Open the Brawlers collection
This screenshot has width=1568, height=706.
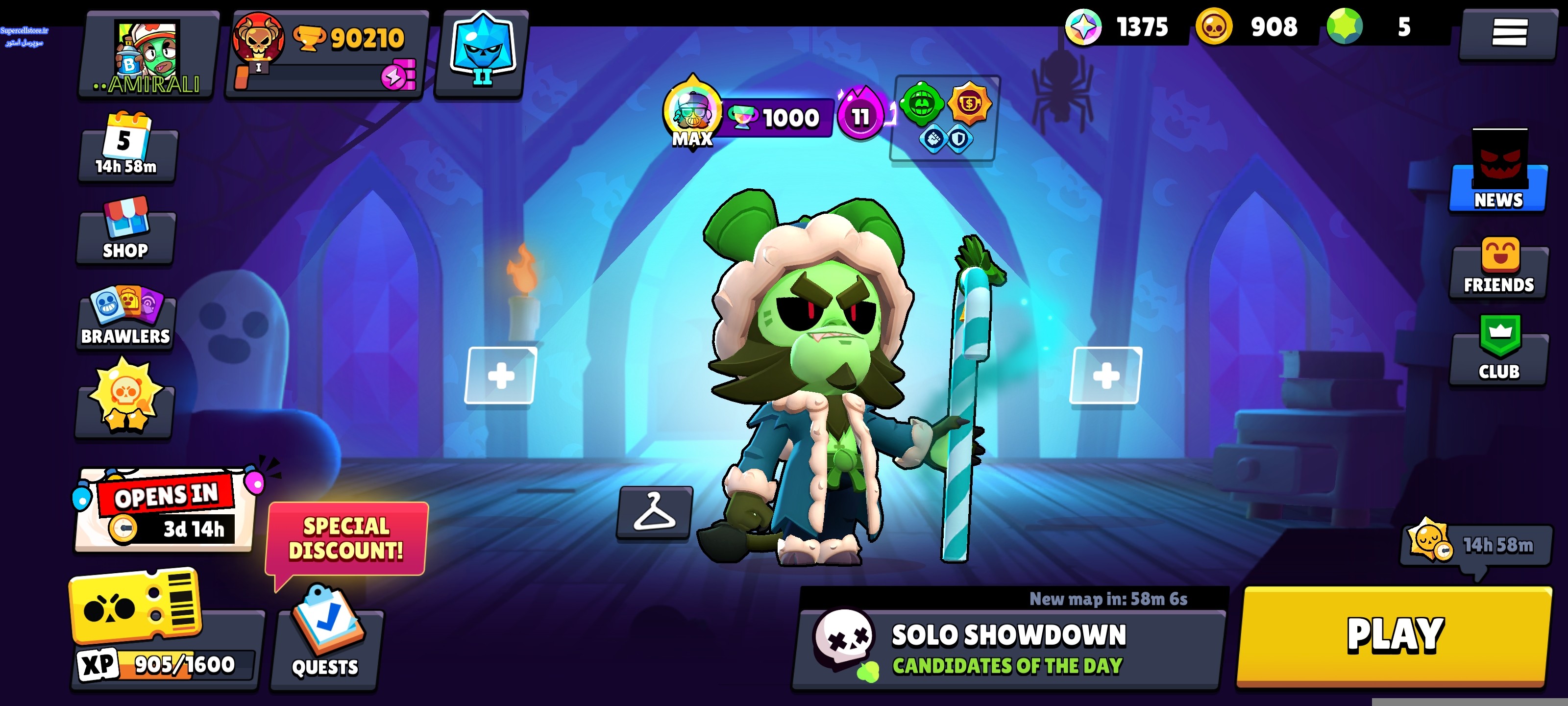[126, 317]
